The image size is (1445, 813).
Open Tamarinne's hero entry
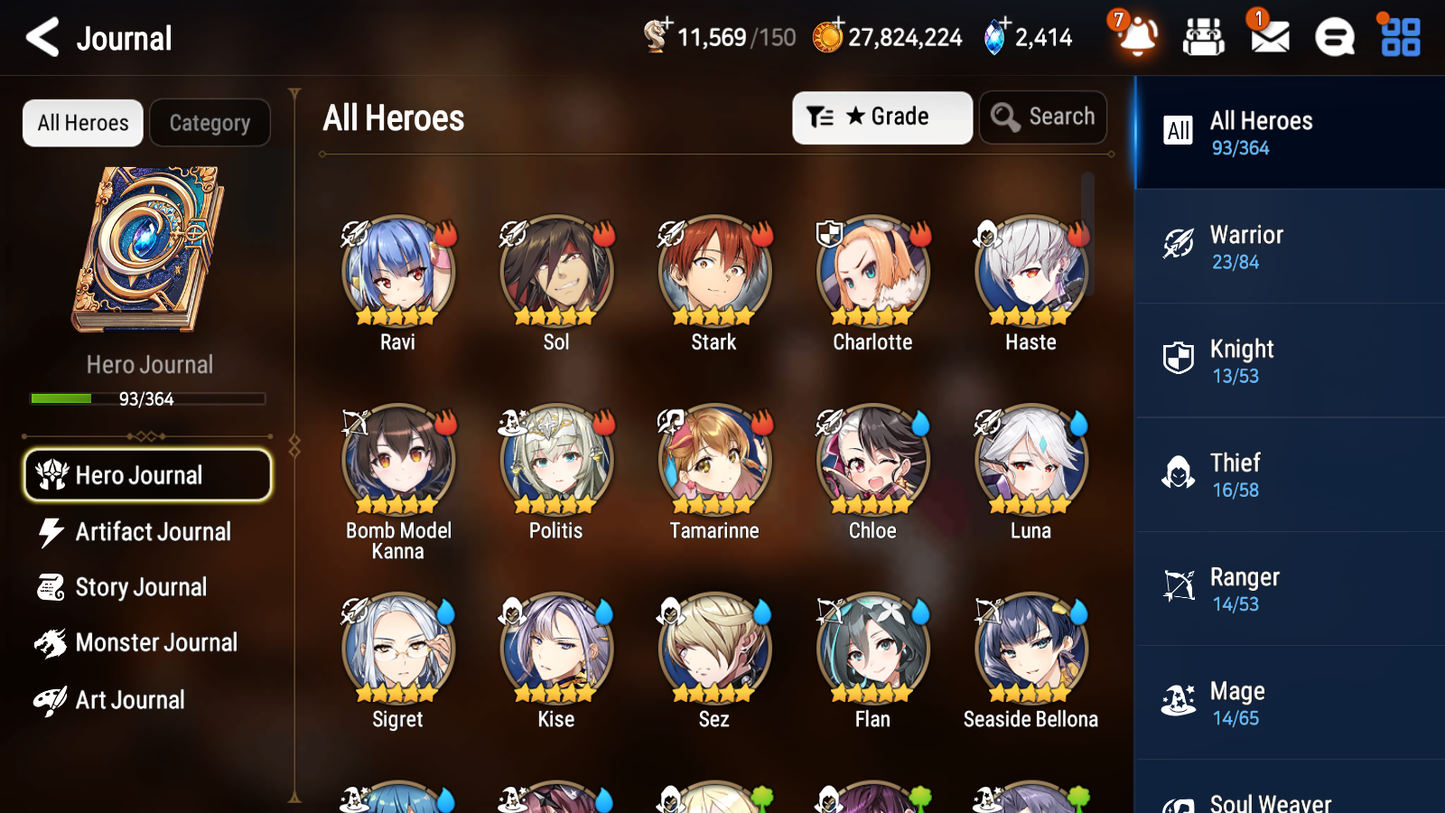pos(714,461)
